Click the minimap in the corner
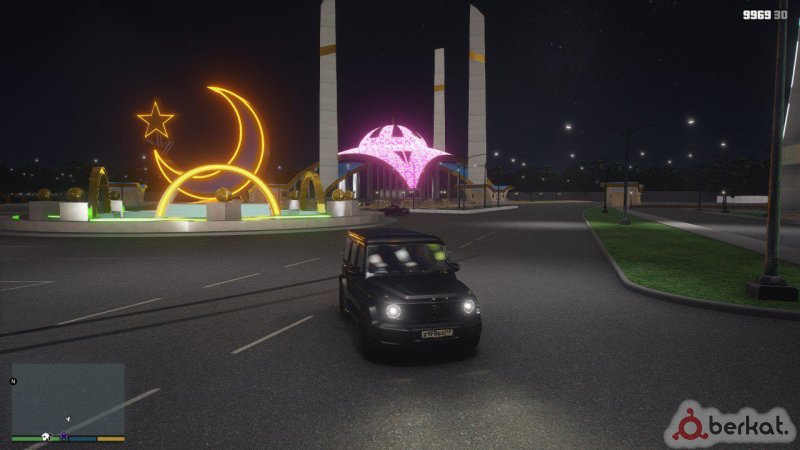 pos(68,398)
